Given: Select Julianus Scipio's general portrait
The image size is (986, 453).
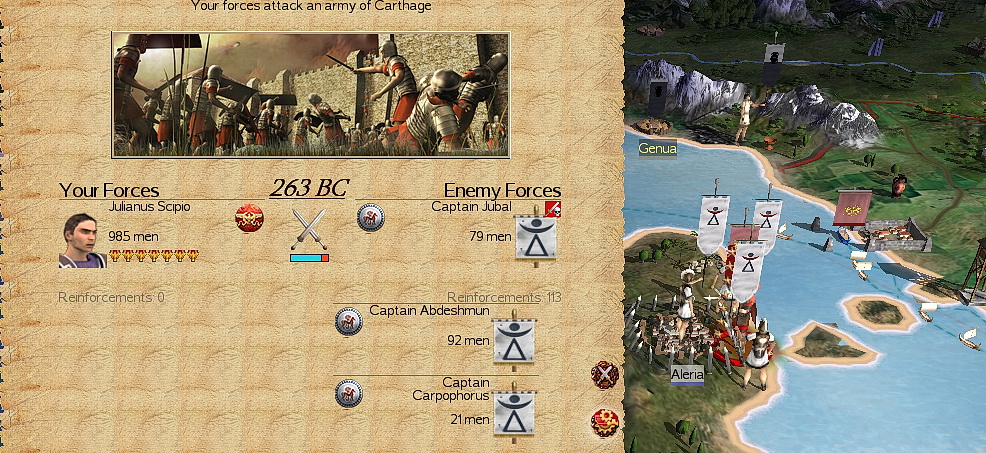Looking at the screenshot, I should point(83,240).
